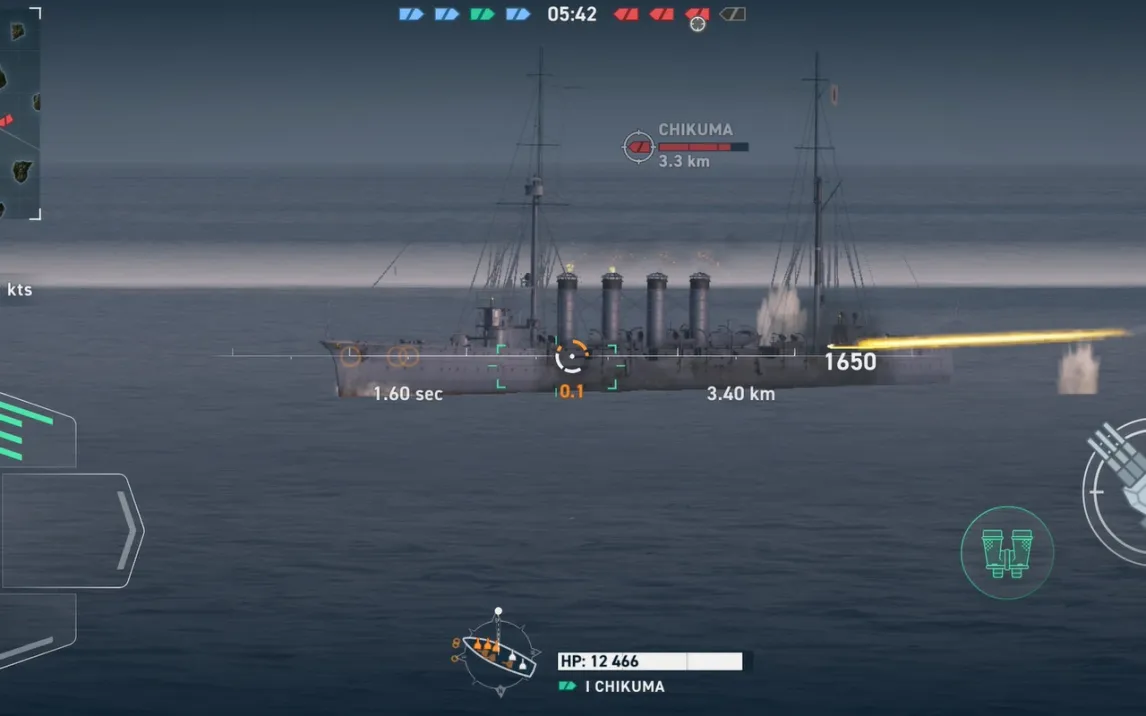
Task: Toggle the binoculars zoom view
Action: click(1006, 552)
